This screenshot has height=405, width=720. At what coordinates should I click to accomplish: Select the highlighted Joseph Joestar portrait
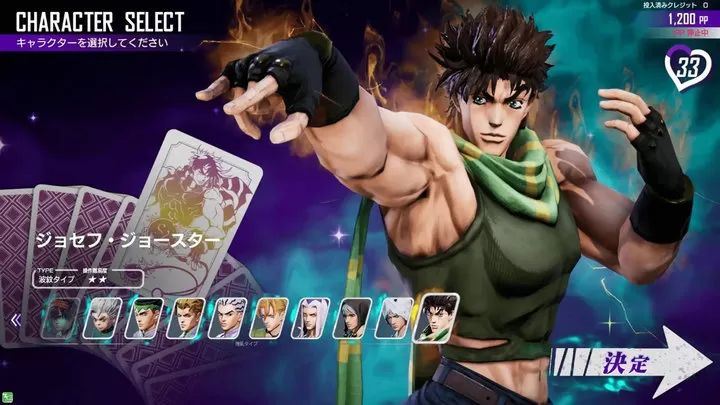coord(437,315)
